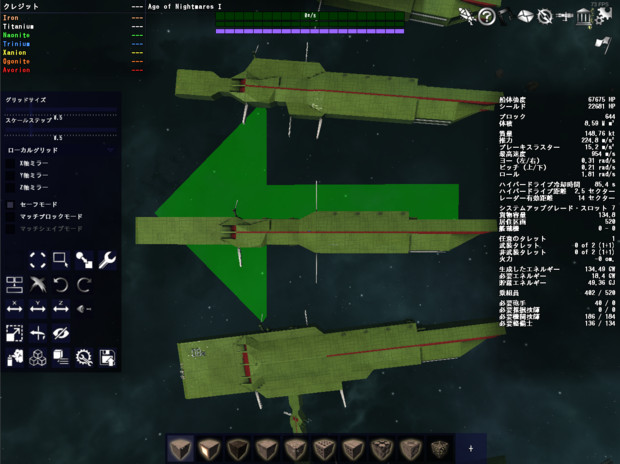Click the white flag icon
Image resolution: width=620 pixels, height=464 pixels.
pos(603,42)
